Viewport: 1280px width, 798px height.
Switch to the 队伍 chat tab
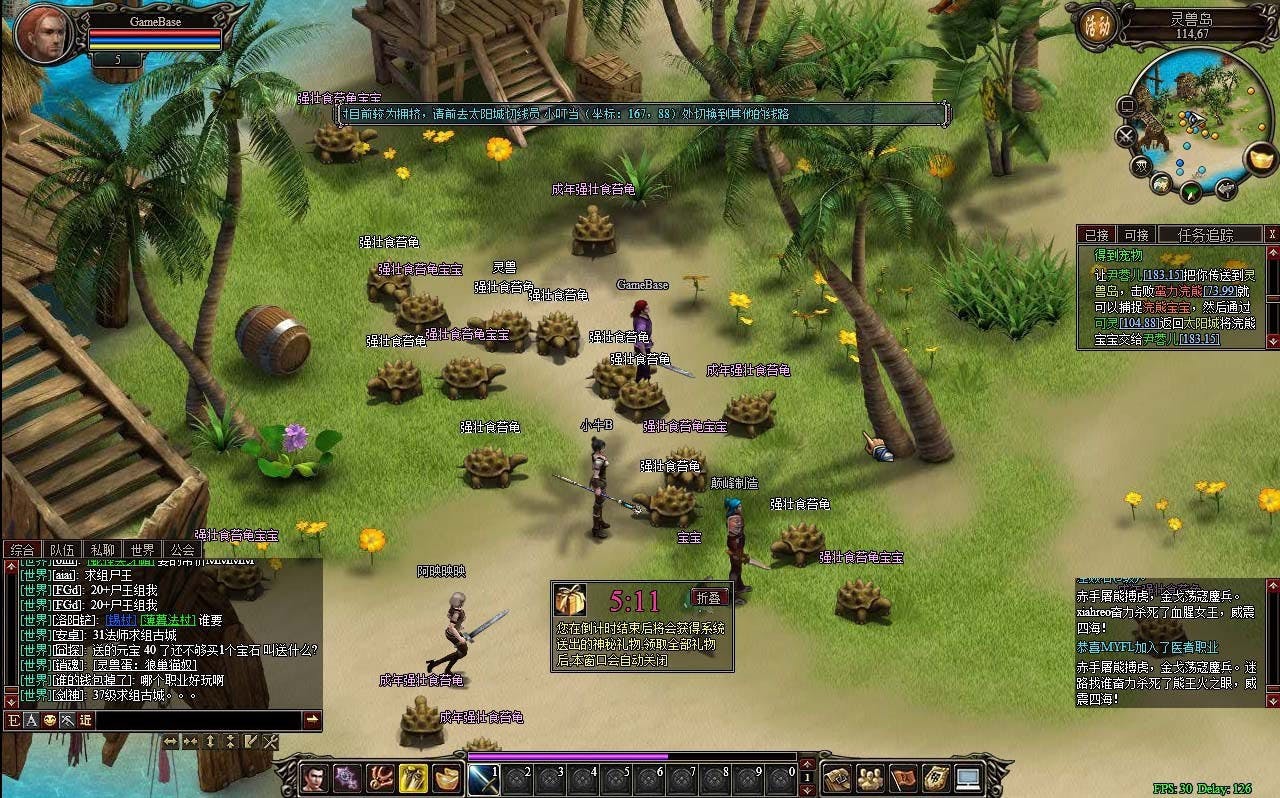[62, 550]
